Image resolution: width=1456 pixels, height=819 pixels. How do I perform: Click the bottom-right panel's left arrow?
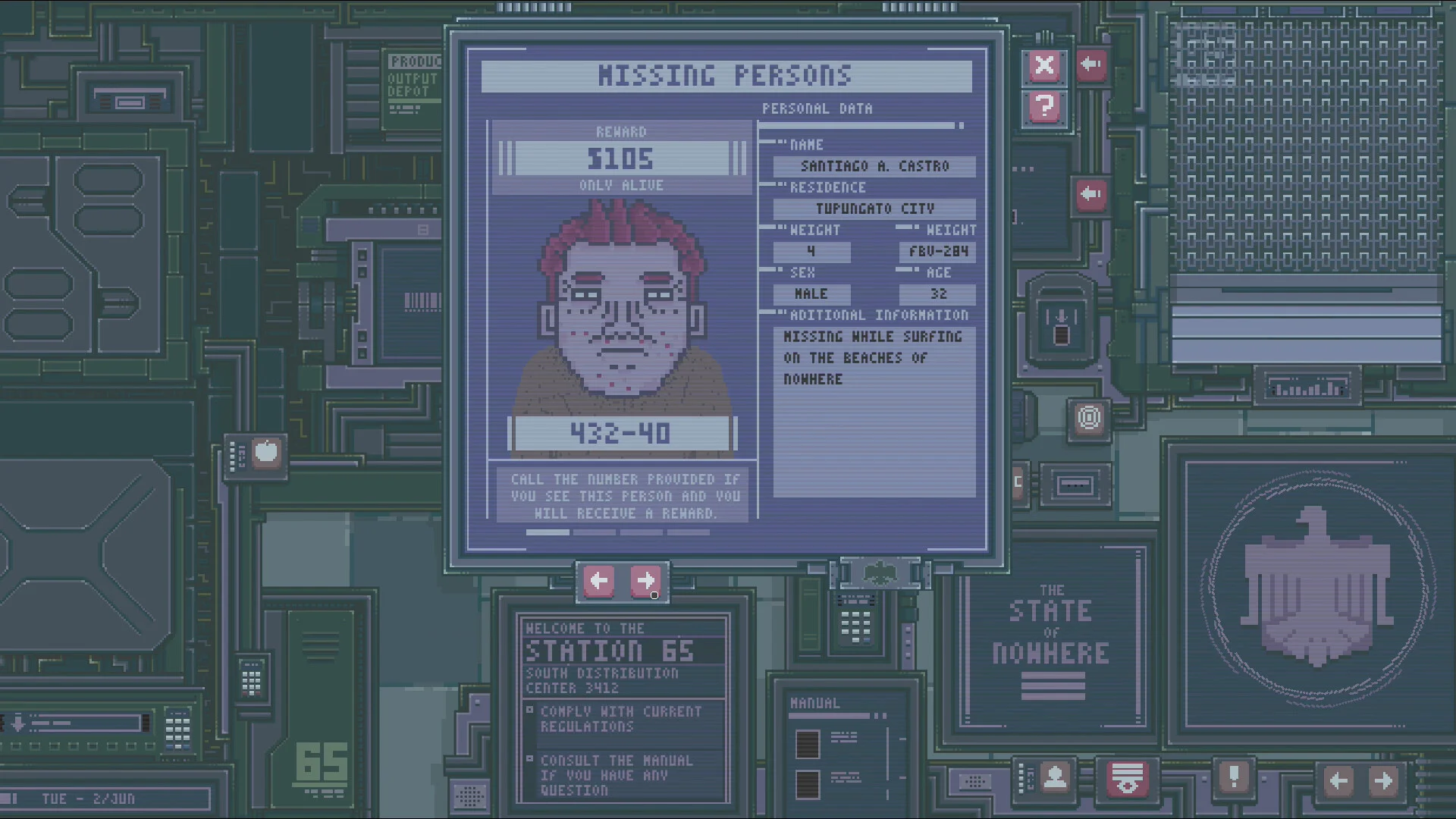(1338, 780)
